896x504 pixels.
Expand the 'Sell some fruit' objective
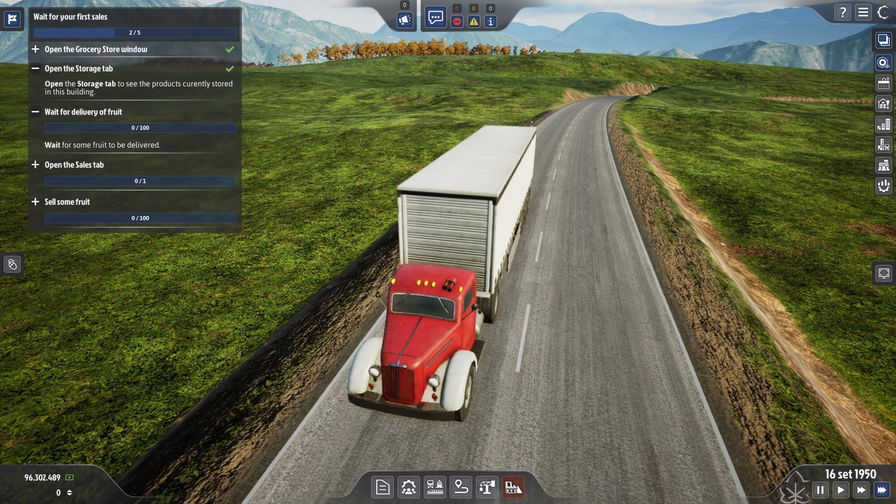(x=36, y=202)
